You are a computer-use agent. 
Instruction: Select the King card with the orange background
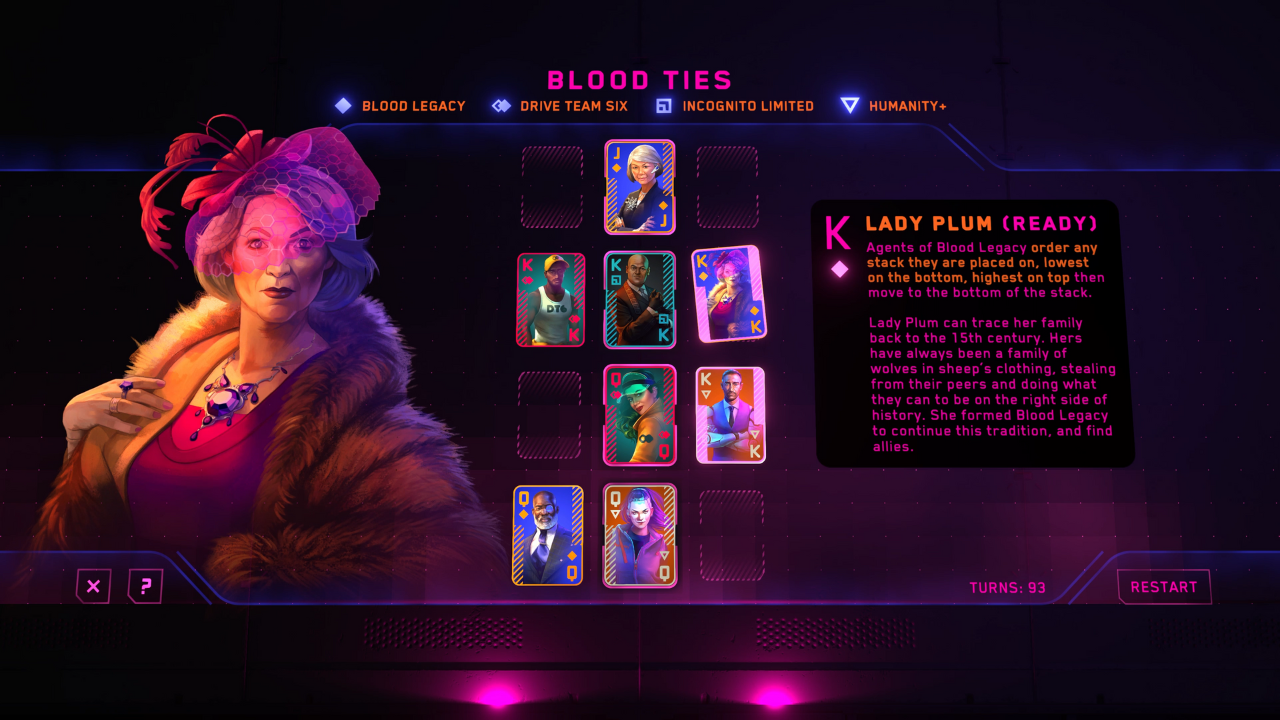(730, 415)
